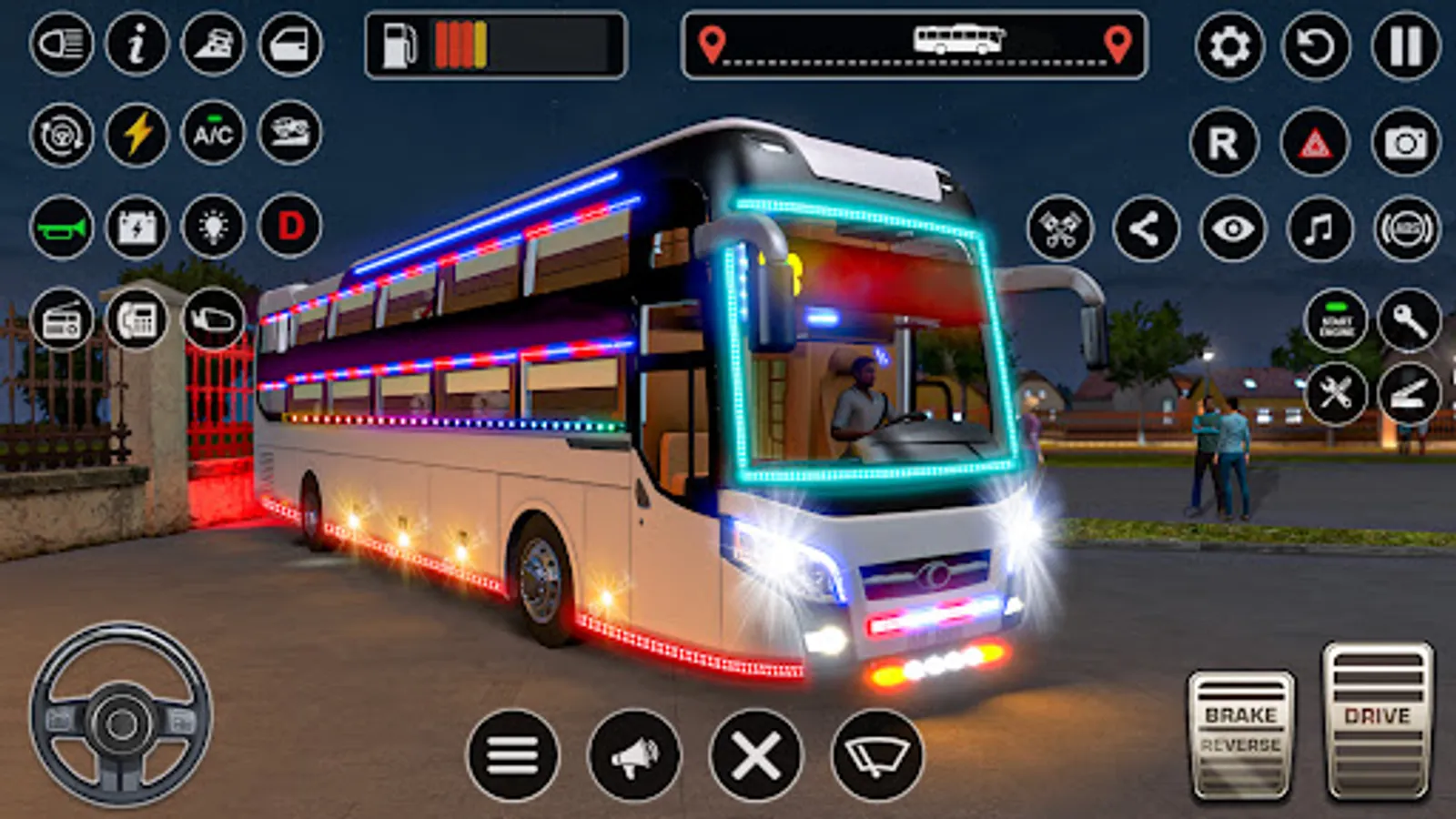The height and width of the screenshot is (819, 1456).
Task: Click the info button
Action: (x=137, y=44)
